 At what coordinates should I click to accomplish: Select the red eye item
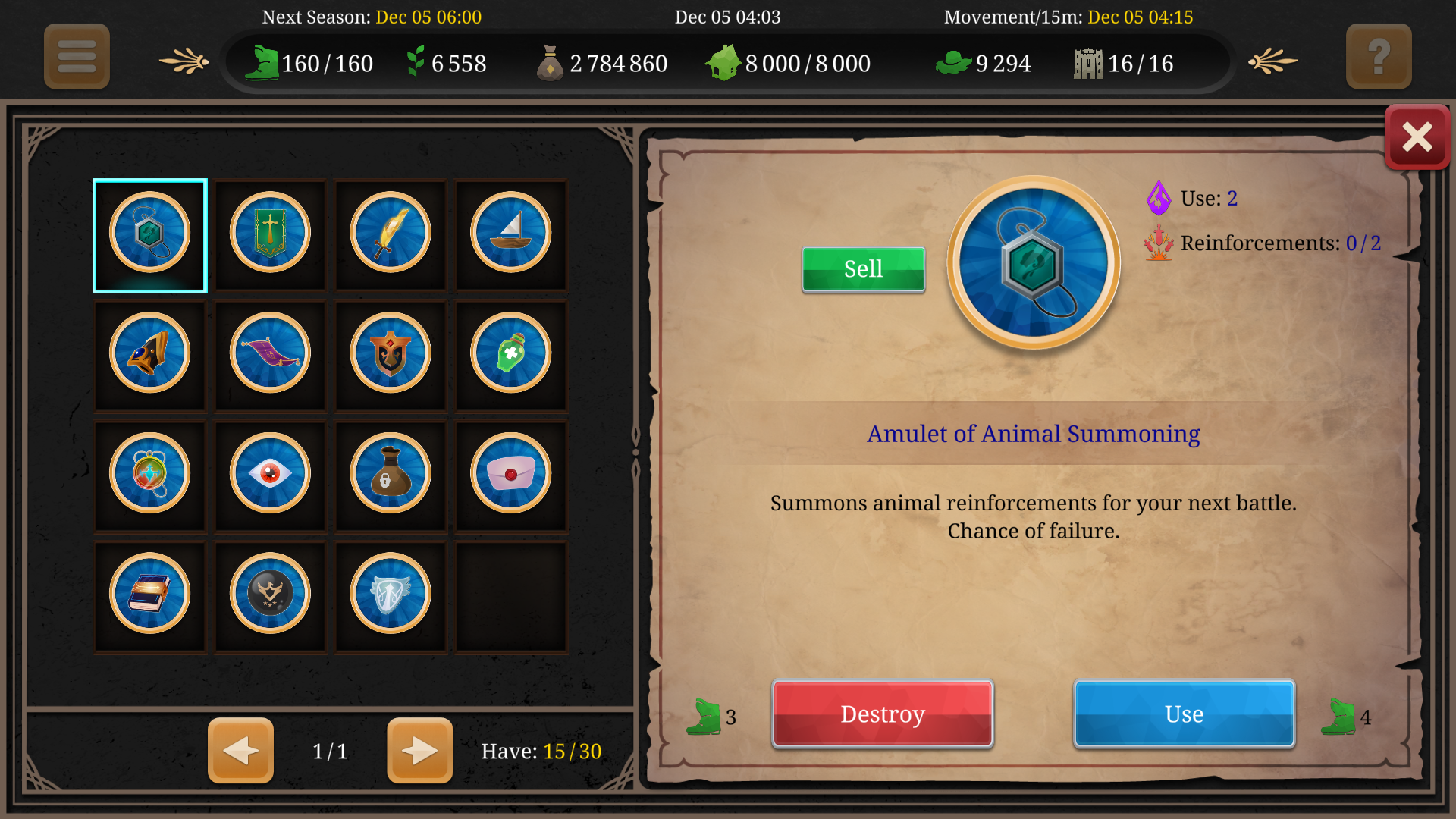click(x=269, y=475)
